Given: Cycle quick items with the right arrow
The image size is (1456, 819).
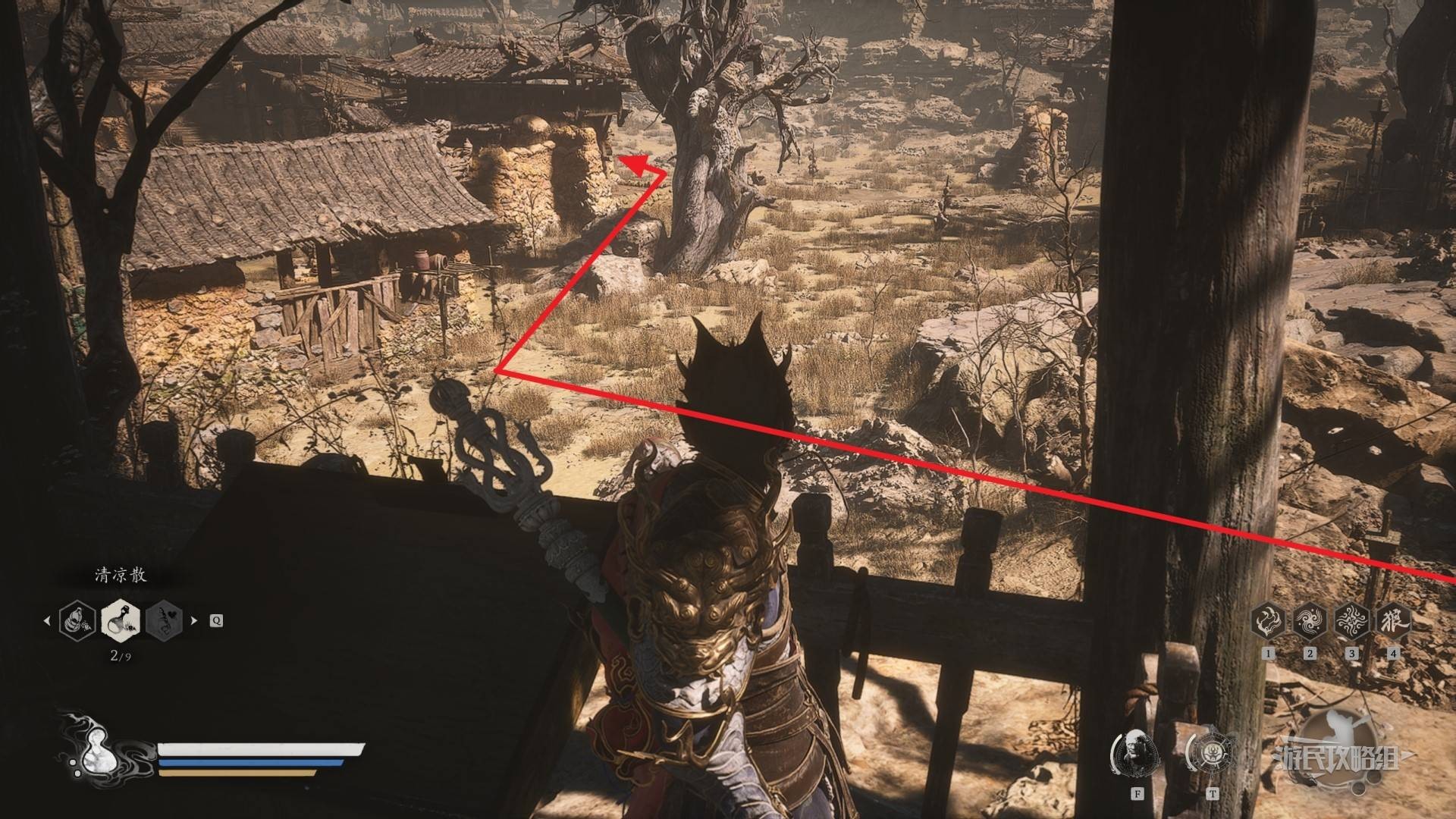Looking at the screenshot, I should click(x=194, y=620).
